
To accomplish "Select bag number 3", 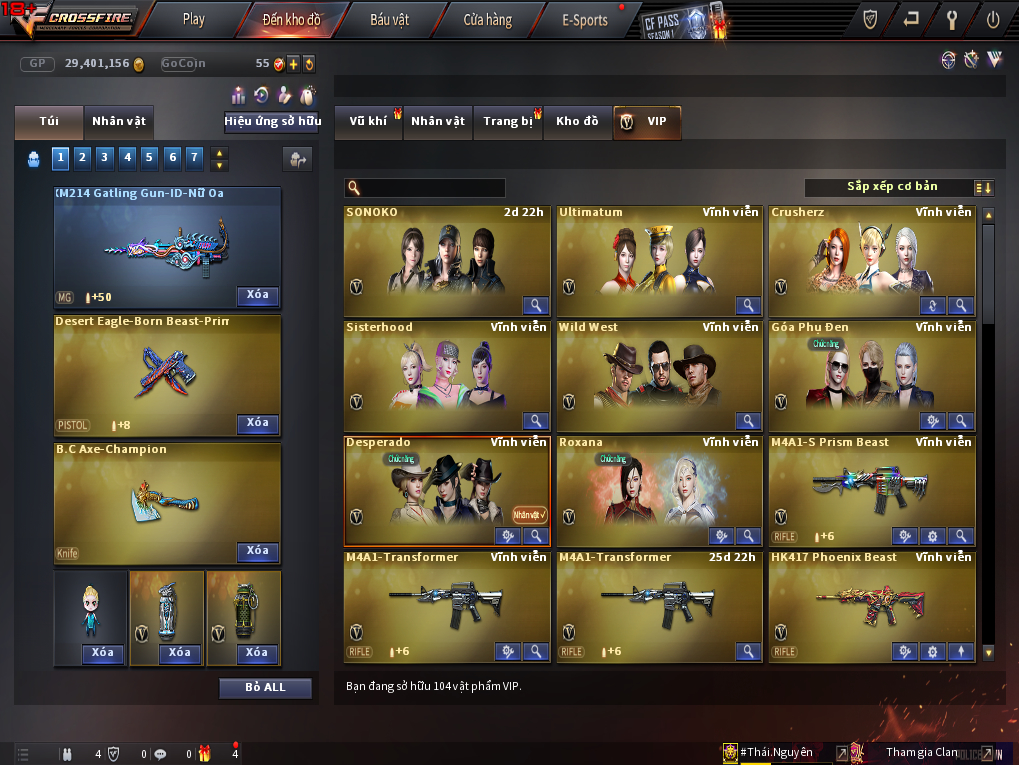I will pyautogui.click(x=105, y=157).
